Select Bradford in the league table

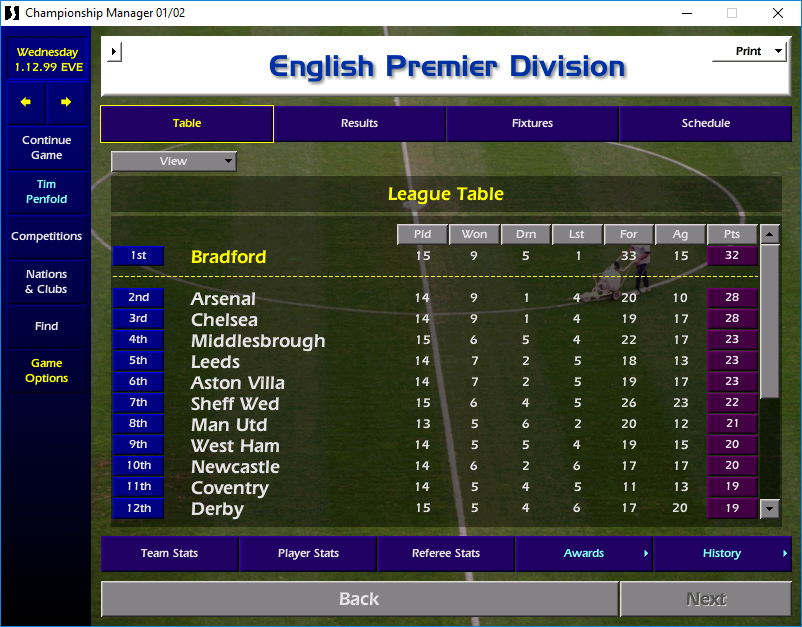(x=228, y=257)
